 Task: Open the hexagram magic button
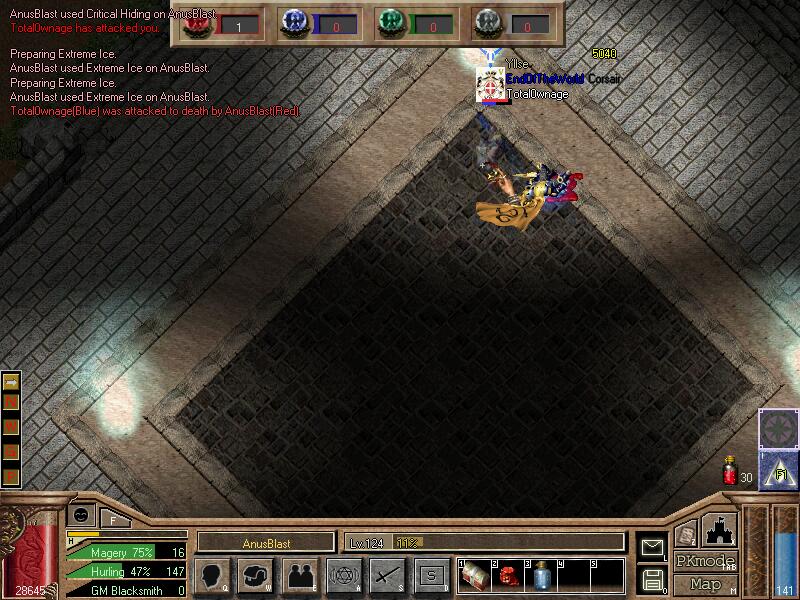(342, 575)
